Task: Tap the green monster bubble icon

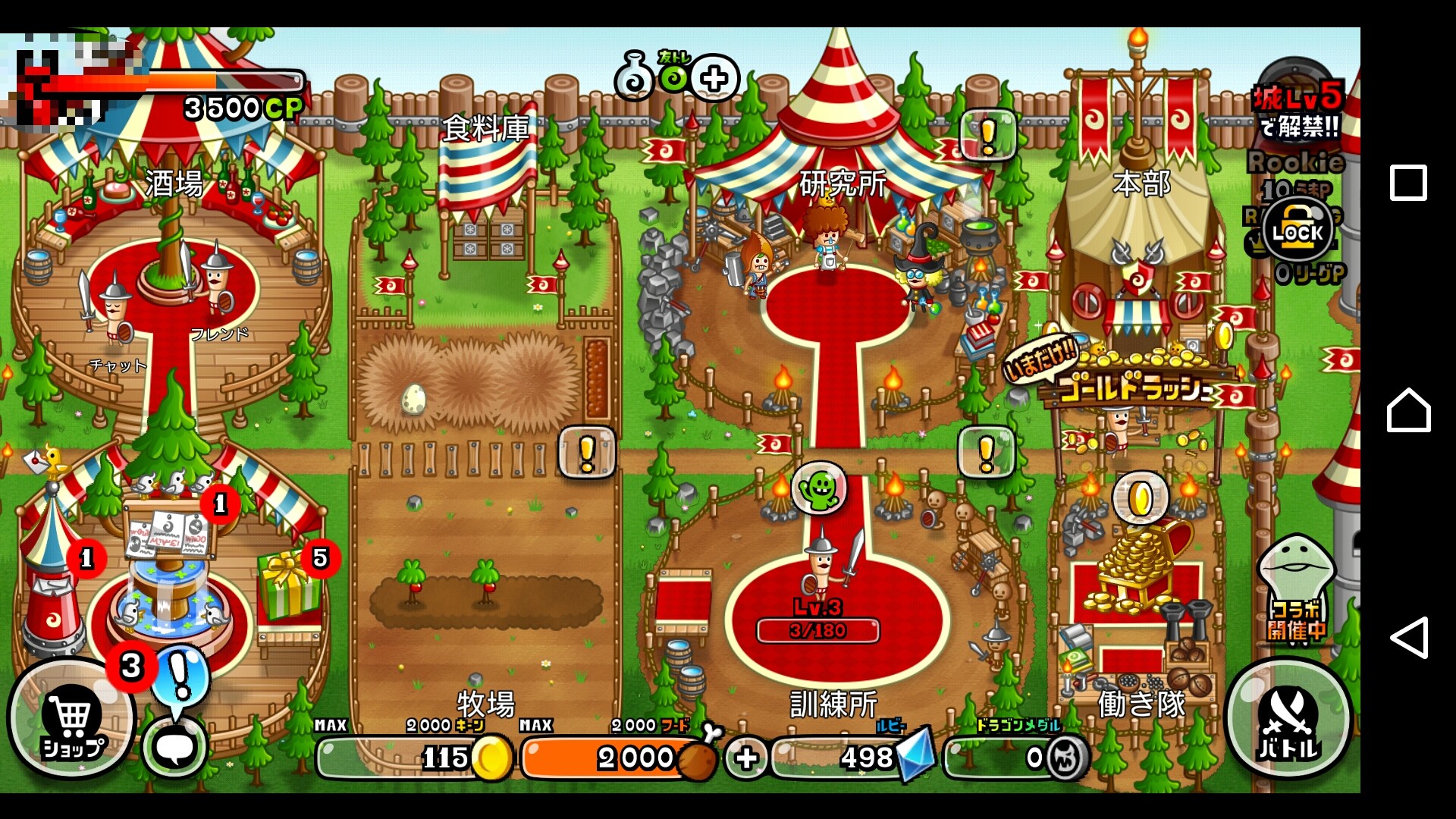Action: tap(819, 489)
